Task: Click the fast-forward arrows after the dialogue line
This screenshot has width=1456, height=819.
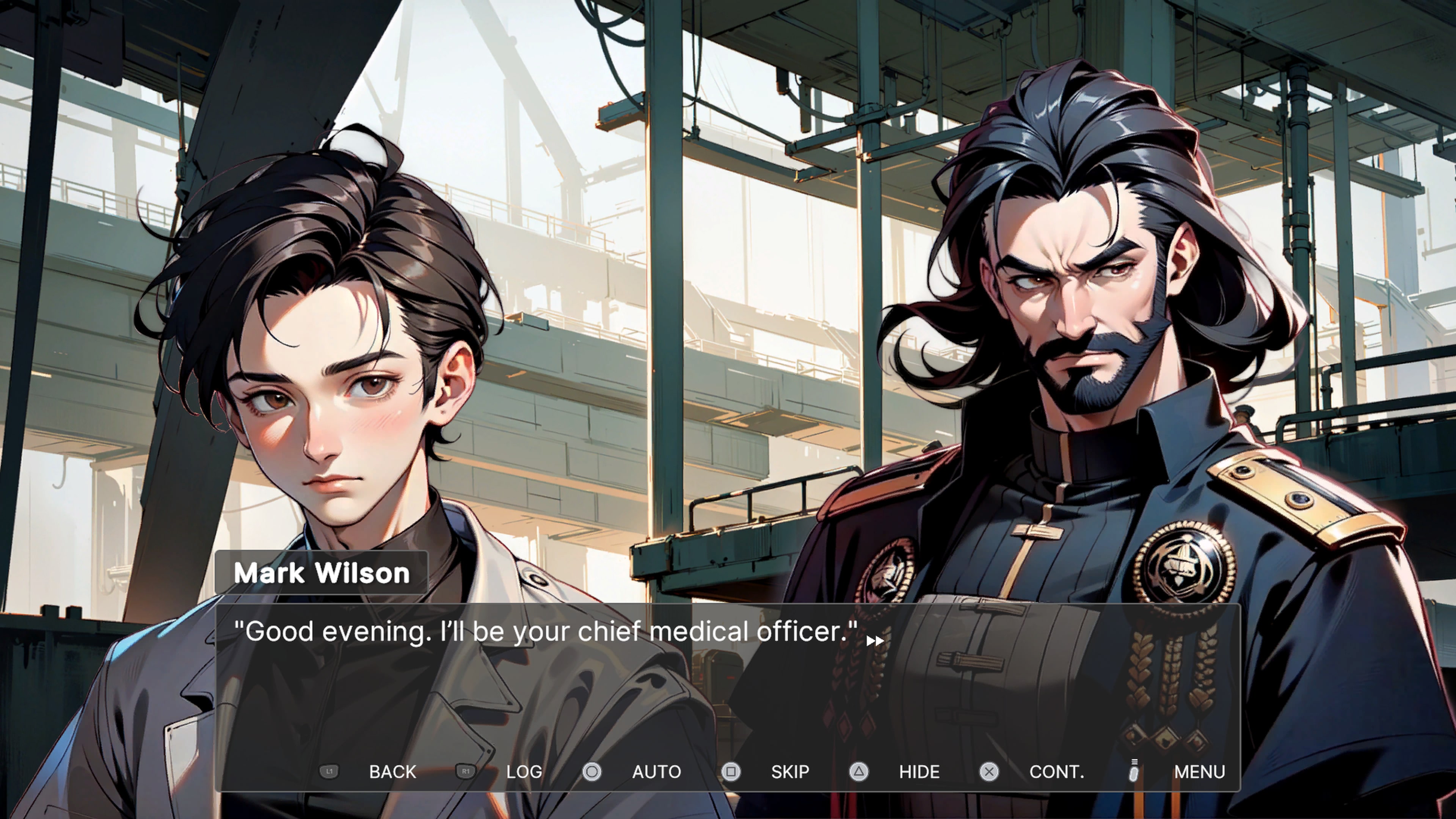Action: pos(875,640)
